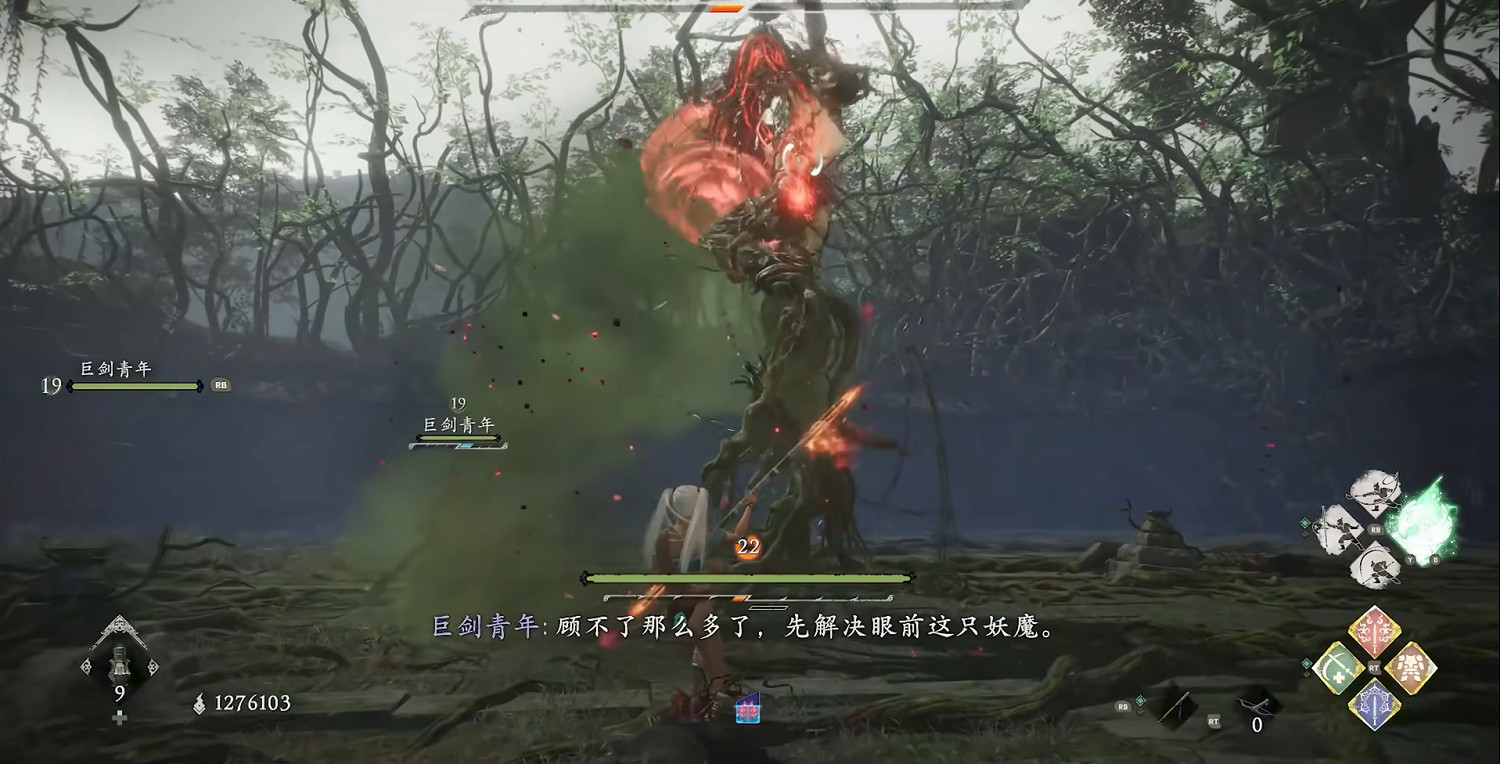Select the archer skill icon near RB
Screen dimensions: 1500x764
click(1375, 491)
